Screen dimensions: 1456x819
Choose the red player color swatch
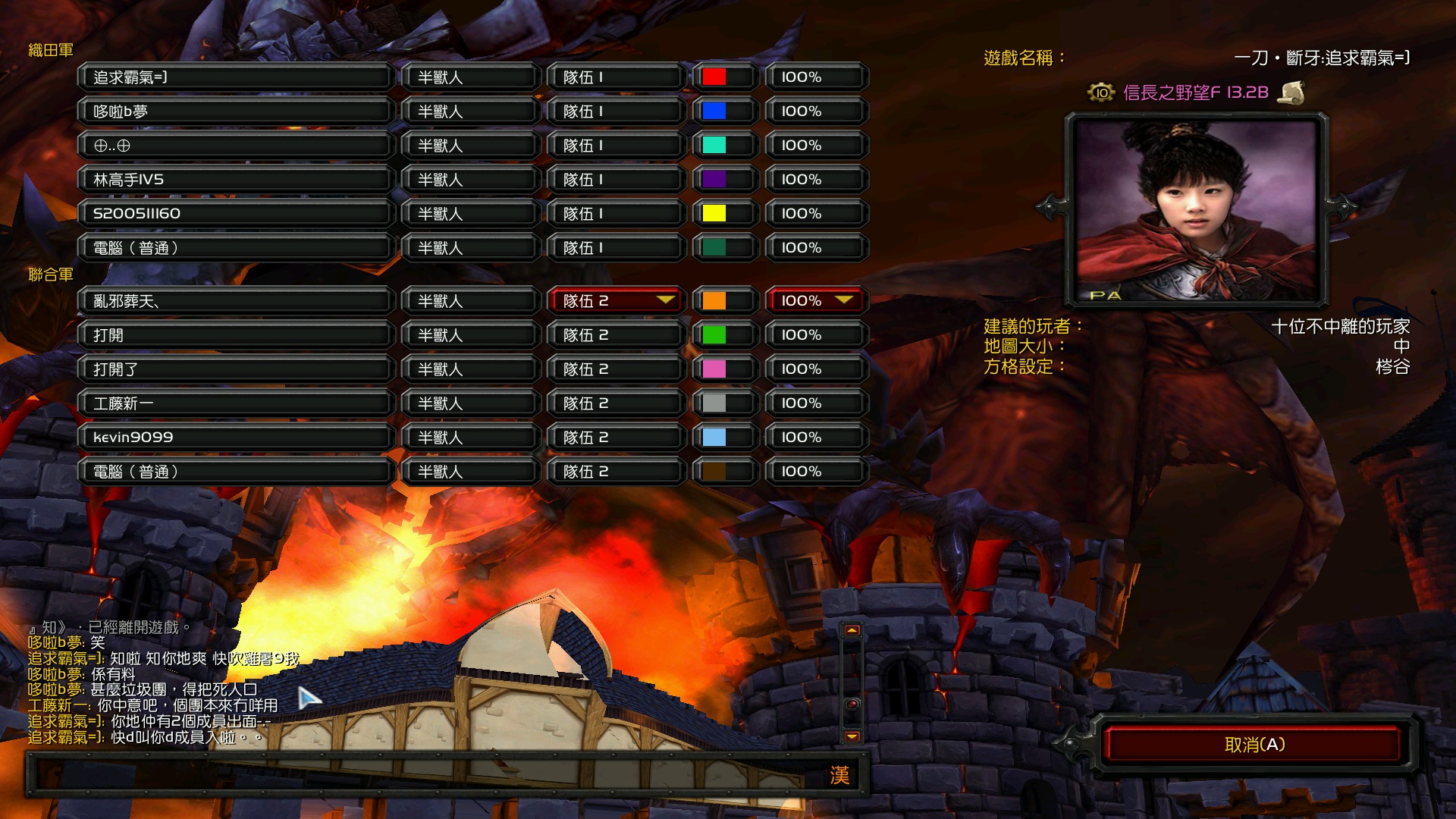[714, 77]
